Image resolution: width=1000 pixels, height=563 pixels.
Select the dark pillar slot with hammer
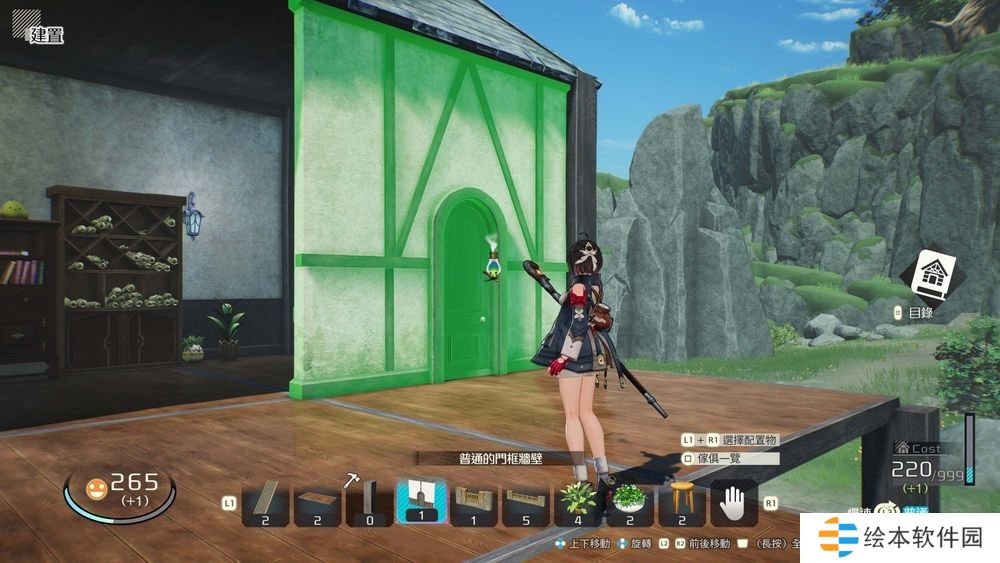(370, 502)
